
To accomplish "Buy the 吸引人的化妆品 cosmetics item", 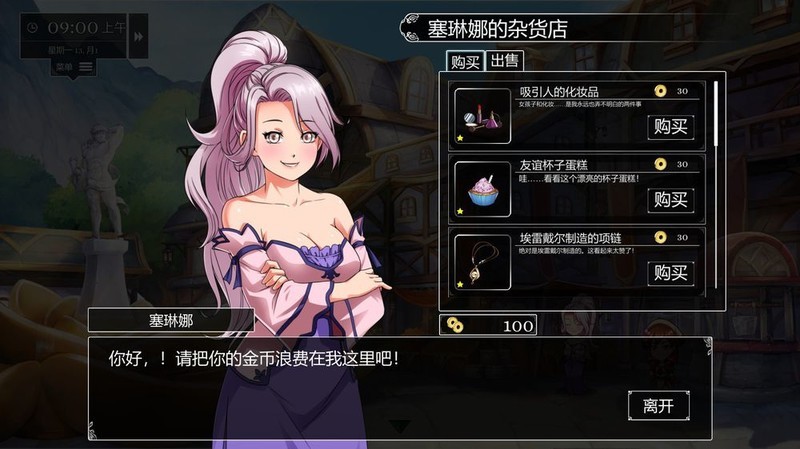I will tap(669, 126).
